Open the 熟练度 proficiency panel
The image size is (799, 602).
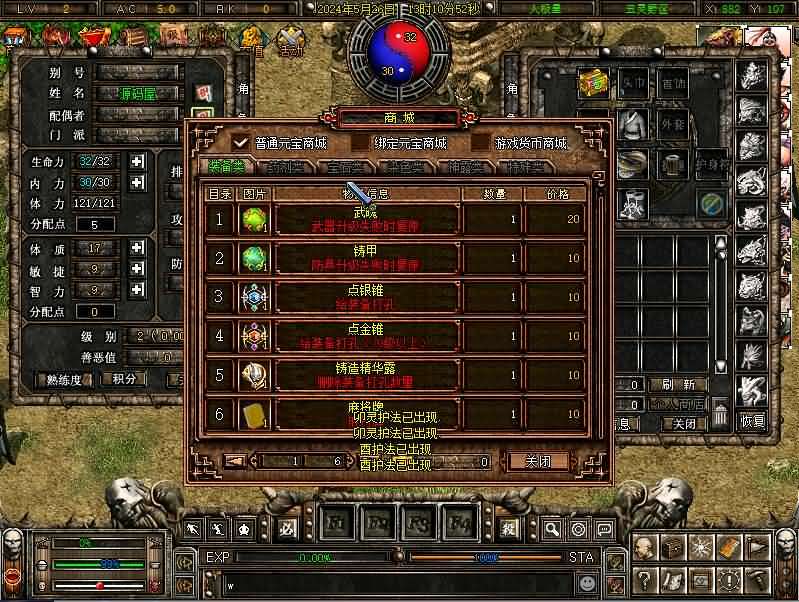coord(63,380)
